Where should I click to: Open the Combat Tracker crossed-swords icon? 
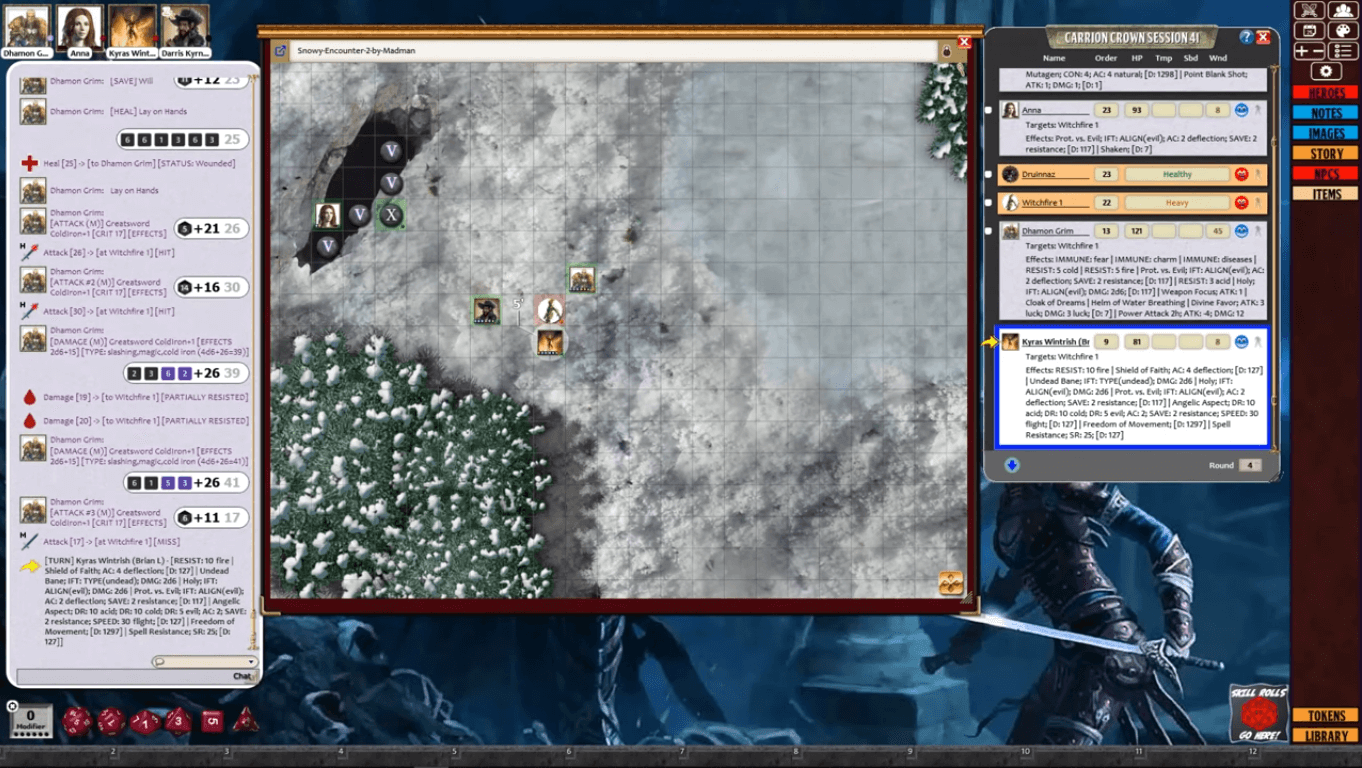point(1309,10)
